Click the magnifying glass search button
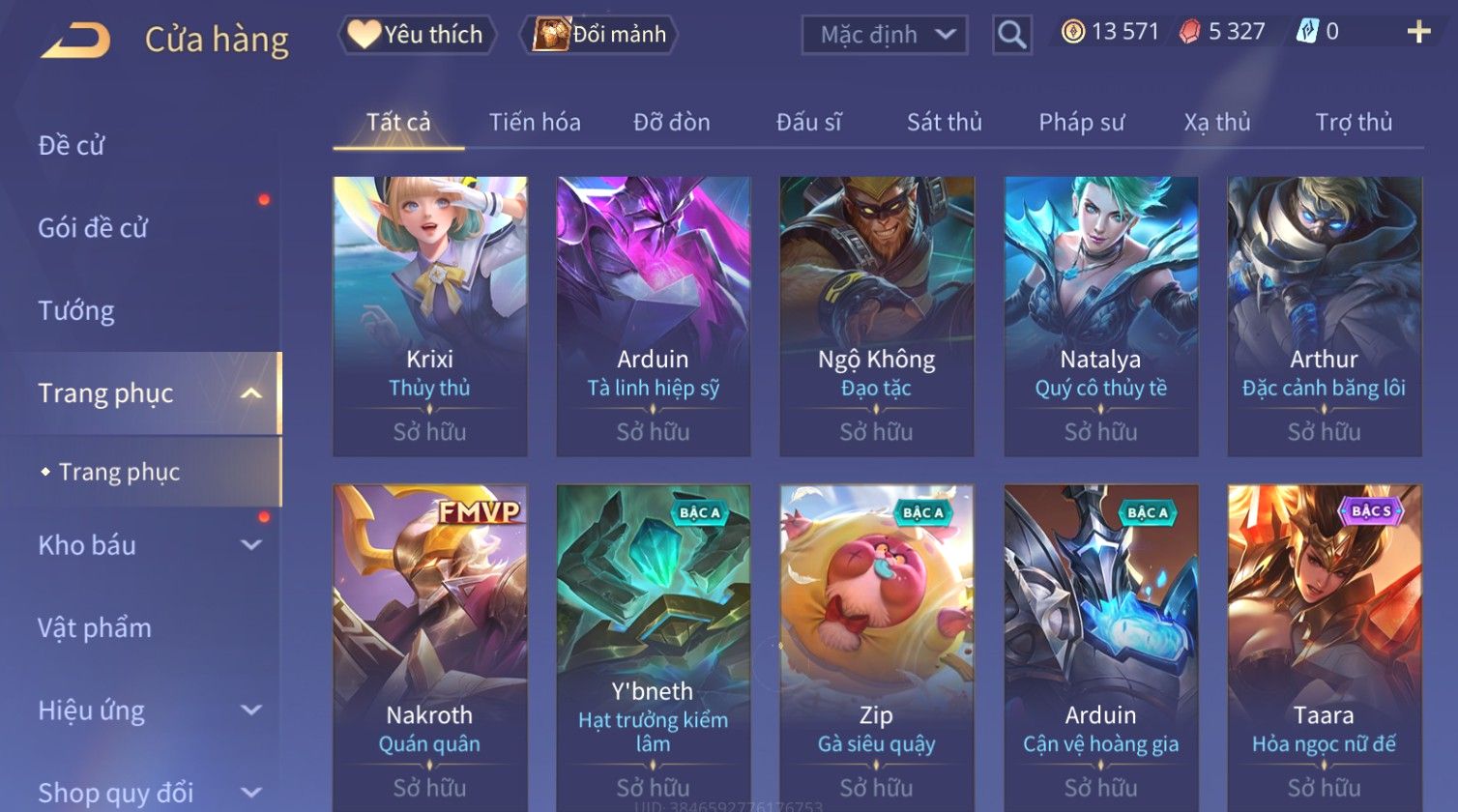This screenshot has width=1458, height=812. point(1011,35)
